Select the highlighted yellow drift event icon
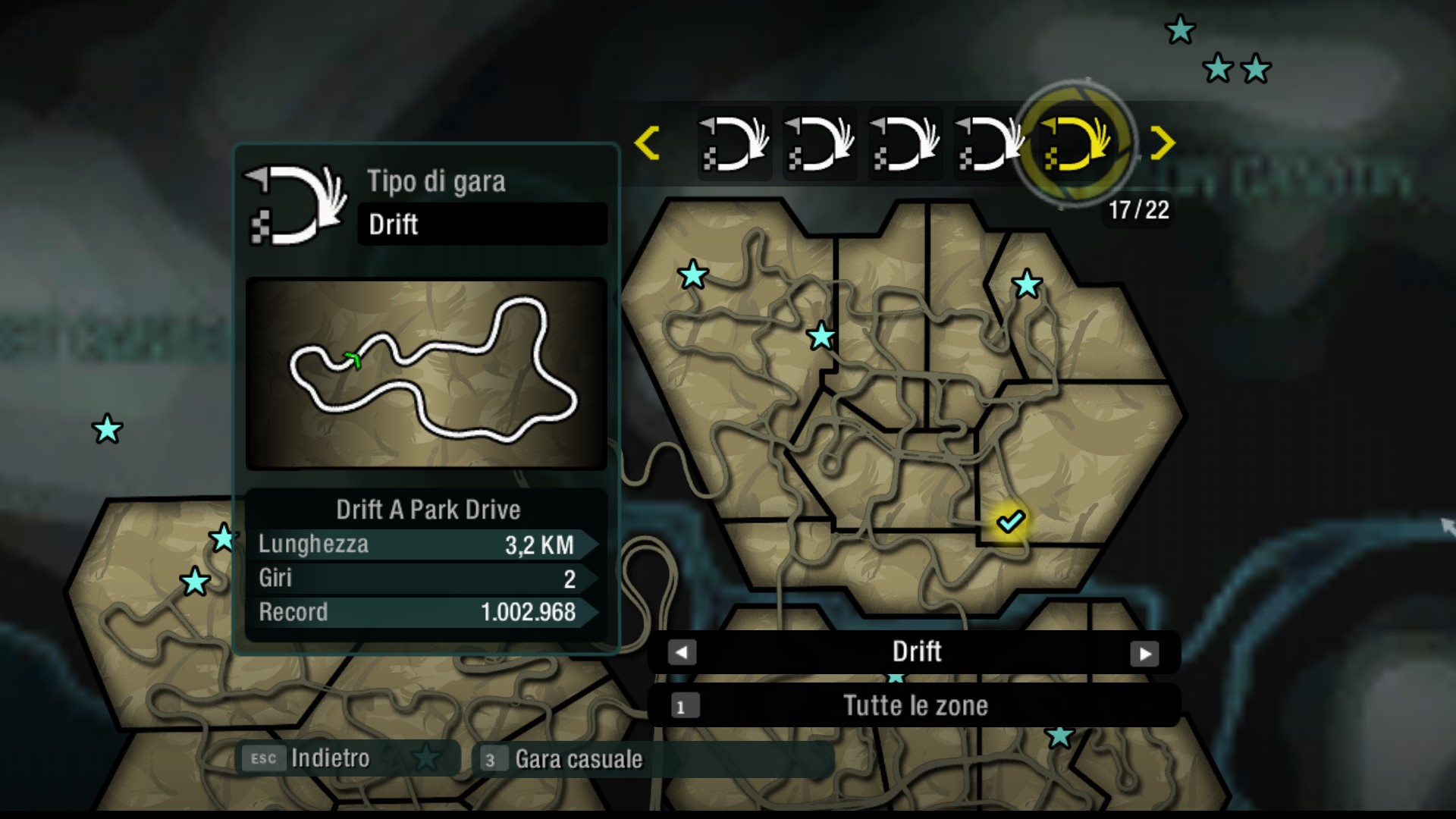The image size is (1456, 819). 1075,143
